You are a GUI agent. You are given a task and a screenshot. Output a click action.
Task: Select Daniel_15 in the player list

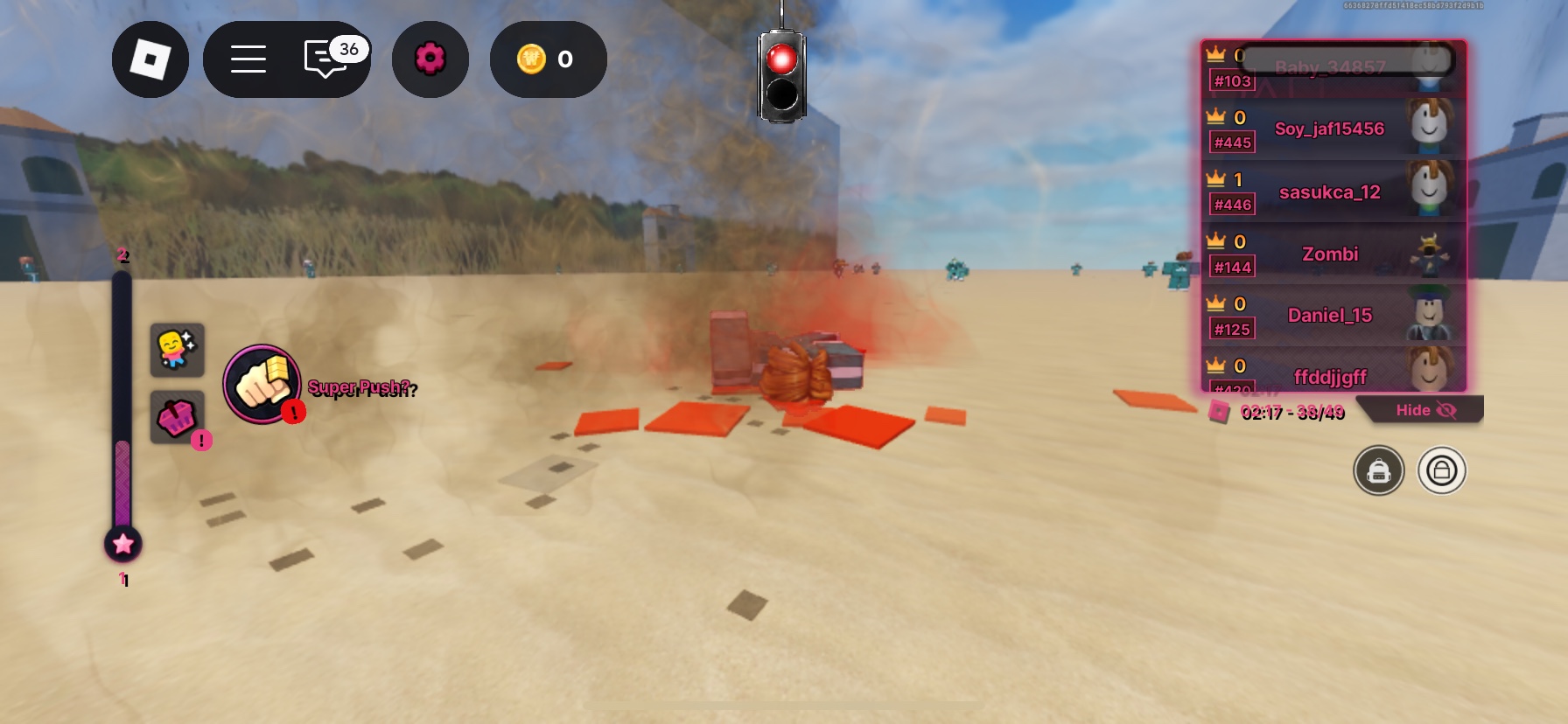click(x=1329, y=315)
